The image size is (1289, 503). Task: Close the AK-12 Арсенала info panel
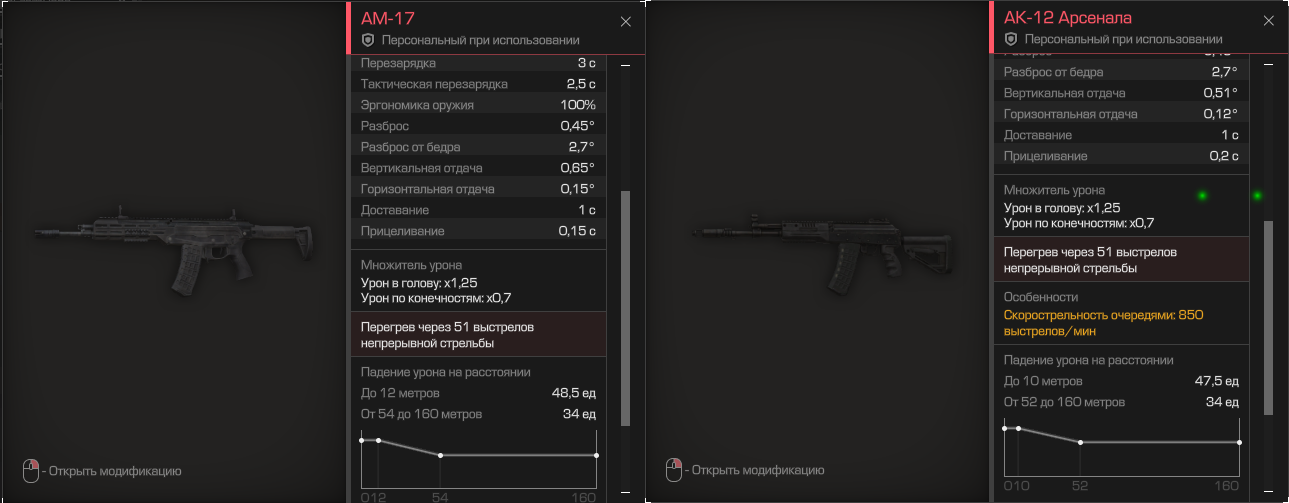(1269, 22)
